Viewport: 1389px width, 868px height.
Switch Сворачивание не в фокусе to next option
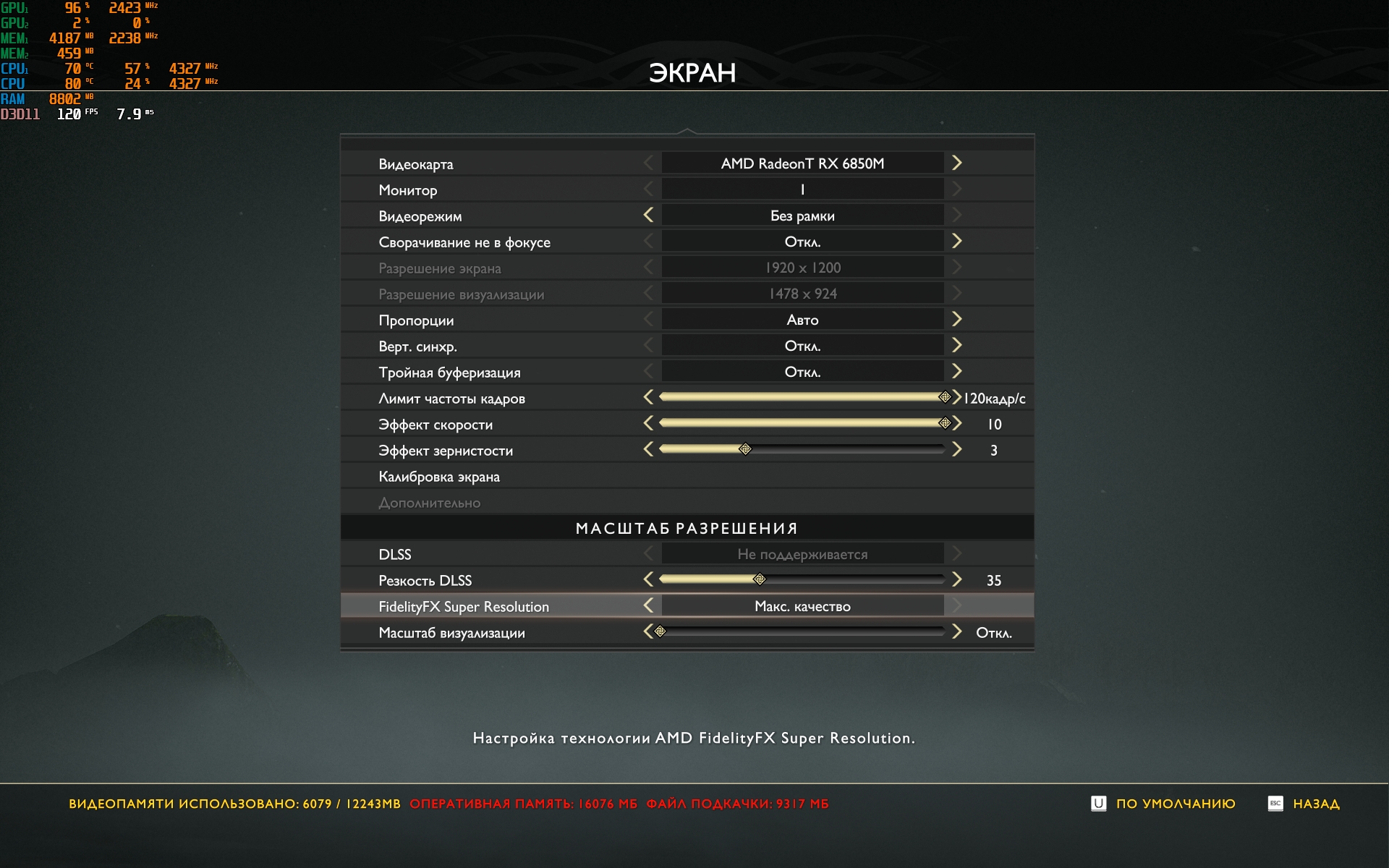click(x=956, y=242)
